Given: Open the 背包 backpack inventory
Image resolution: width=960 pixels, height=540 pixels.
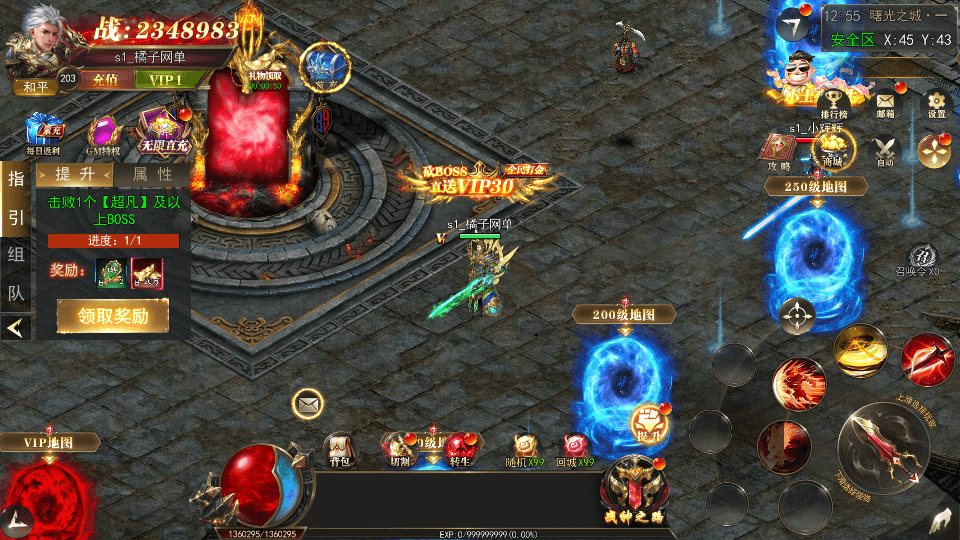Looking at the screenshot, I should click(x=340, y=449).
